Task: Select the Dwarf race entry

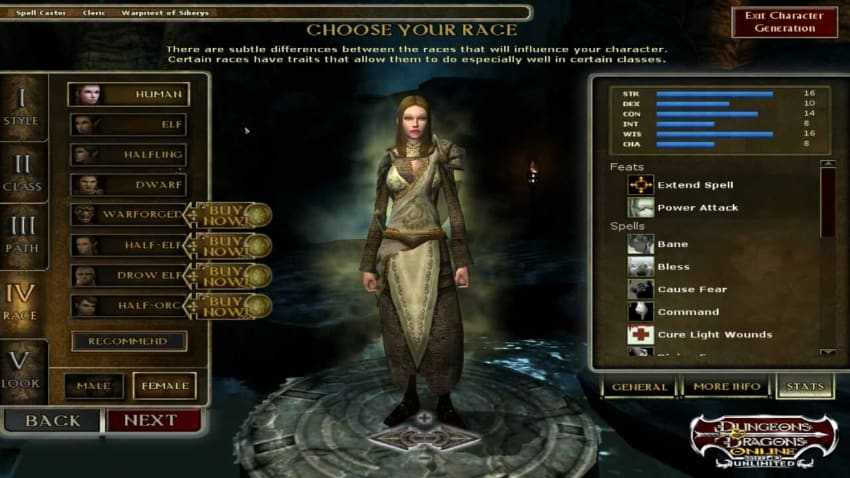Action: tap(128, 185)
